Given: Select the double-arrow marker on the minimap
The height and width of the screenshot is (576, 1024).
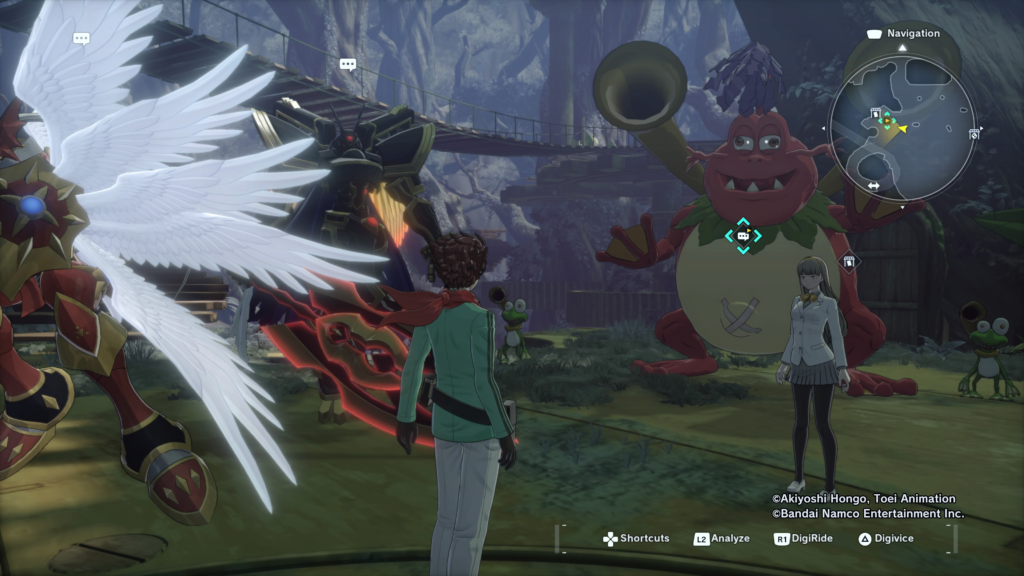Looking at the screenshot, I should tap(873, 186).
